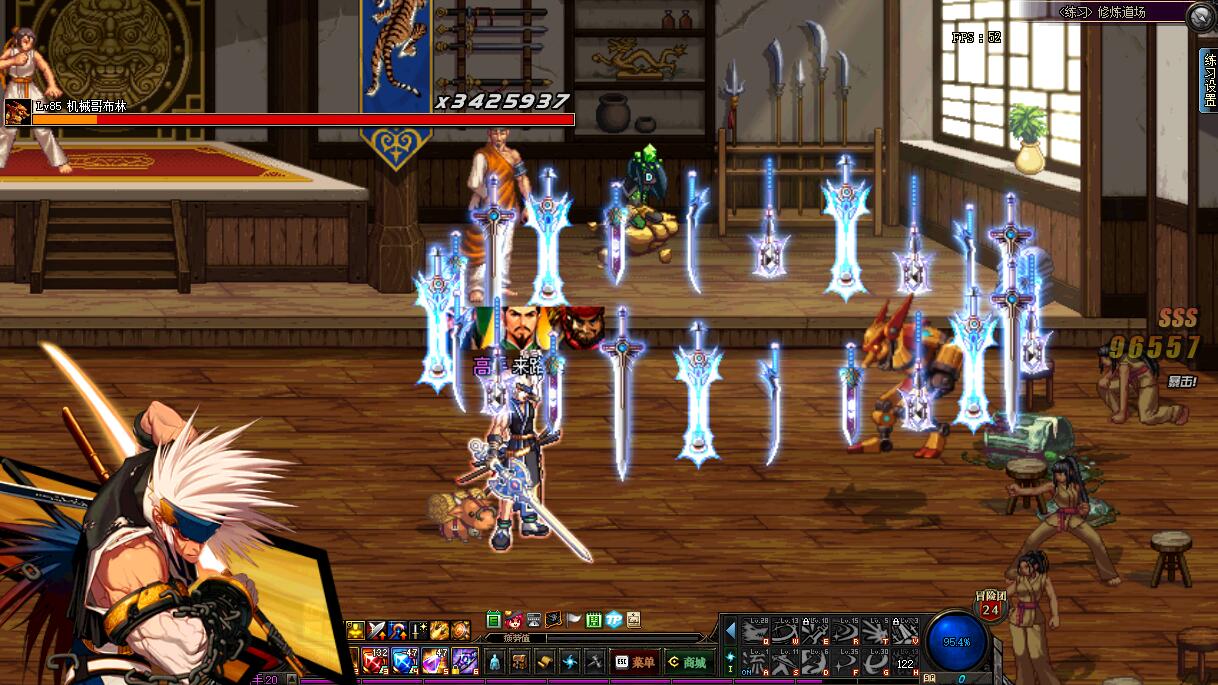Toggle the Lv.1 skill marked ON
Screen dimensions: 1218x685
(x=757, y=661)
